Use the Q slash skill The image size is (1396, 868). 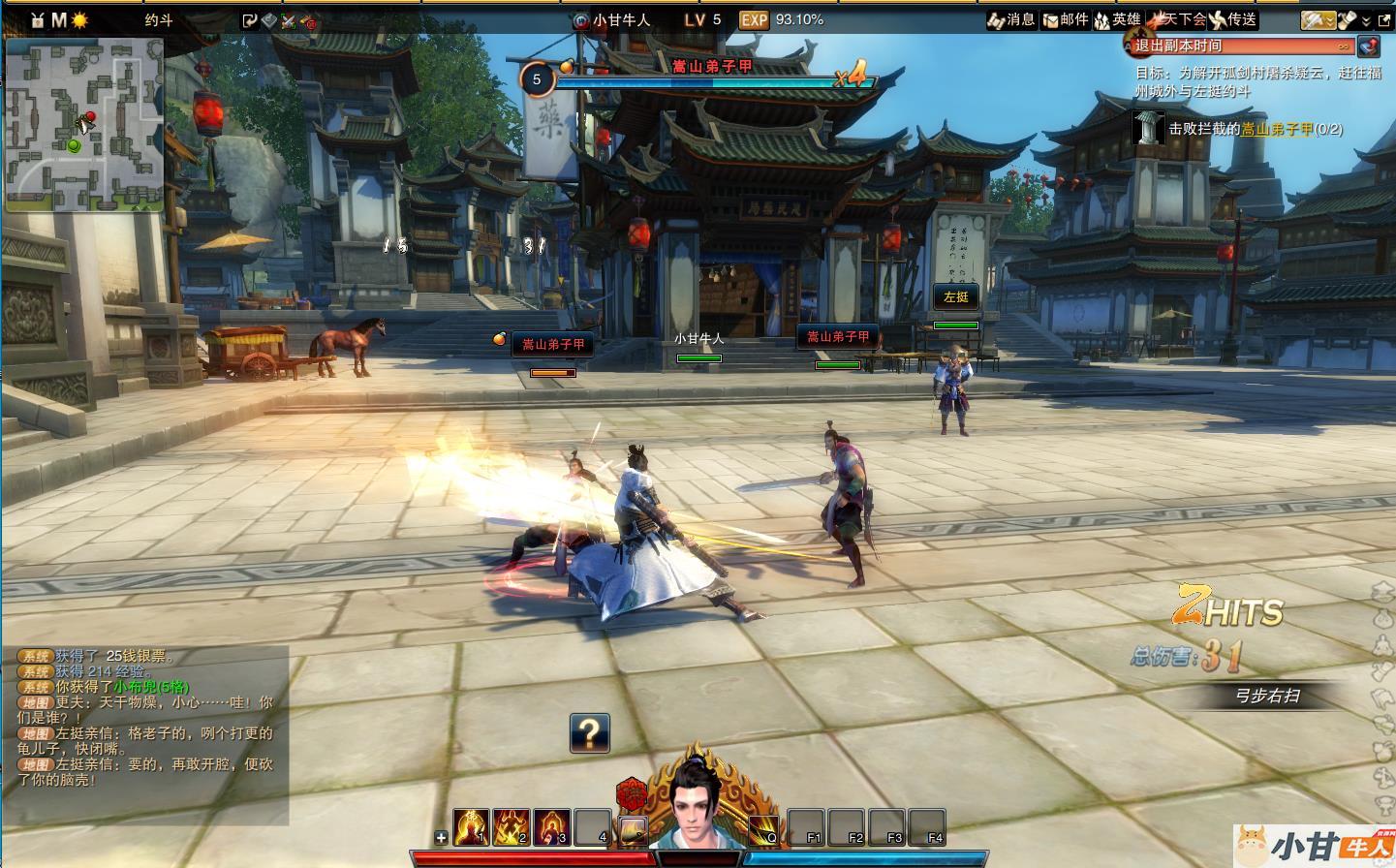pos(762,828)
